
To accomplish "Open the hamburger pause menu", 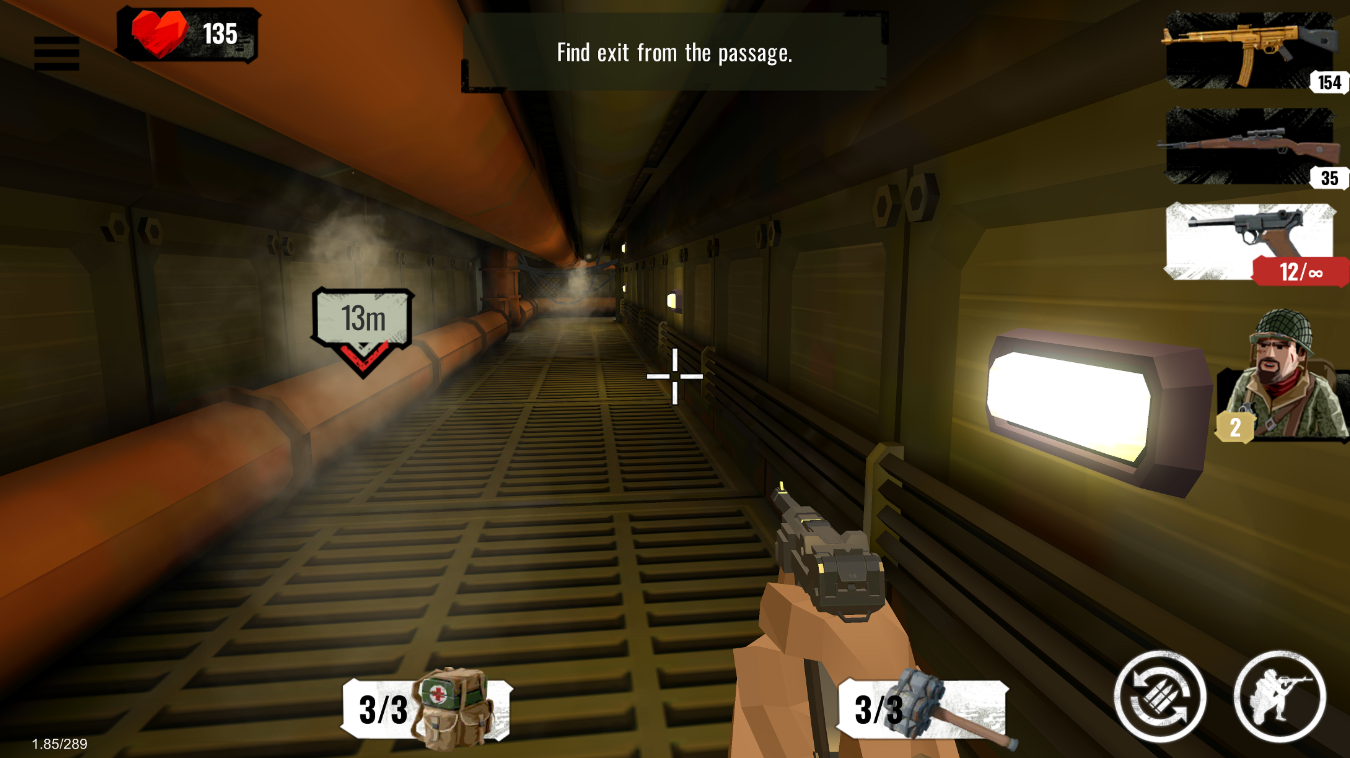I will (x=56, y=53).
